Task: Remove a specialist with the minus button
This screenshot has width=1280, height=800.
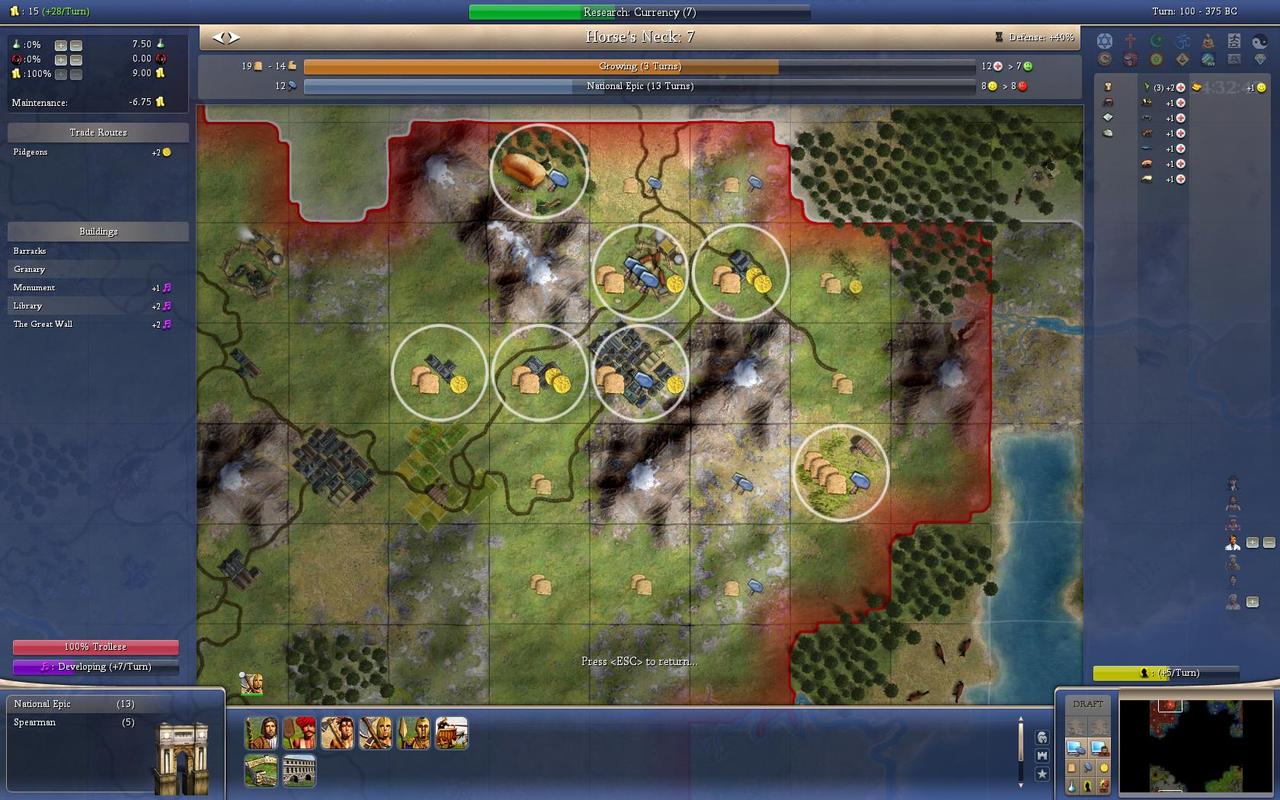Action: 1269,543
